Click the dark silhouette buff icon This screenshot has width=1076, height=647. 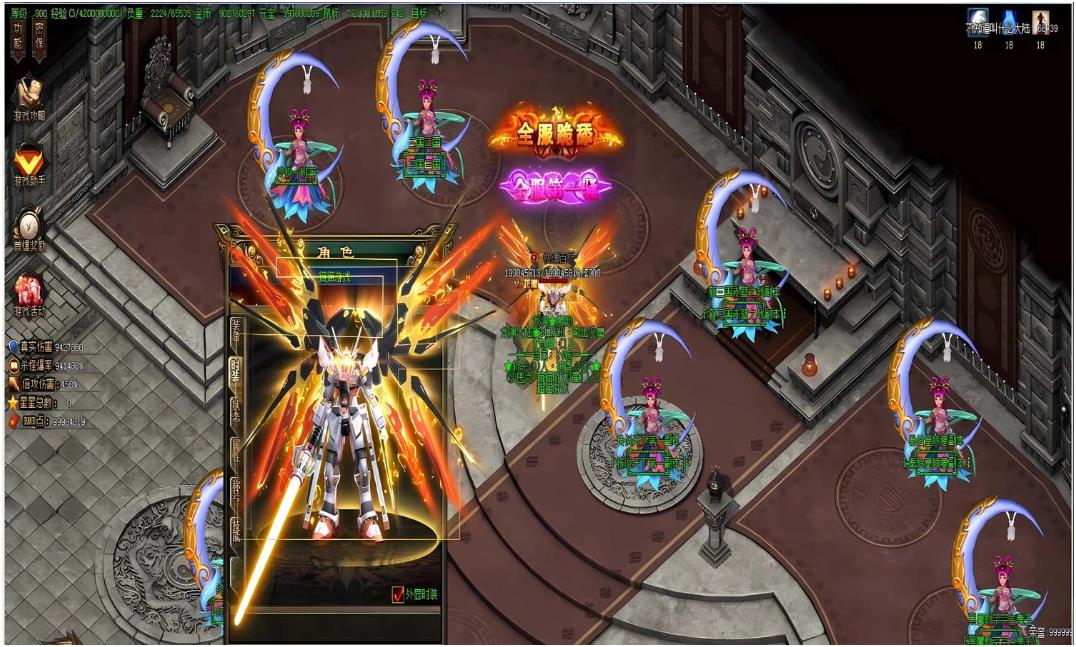pyautogui.click(x=1040, y=20)
